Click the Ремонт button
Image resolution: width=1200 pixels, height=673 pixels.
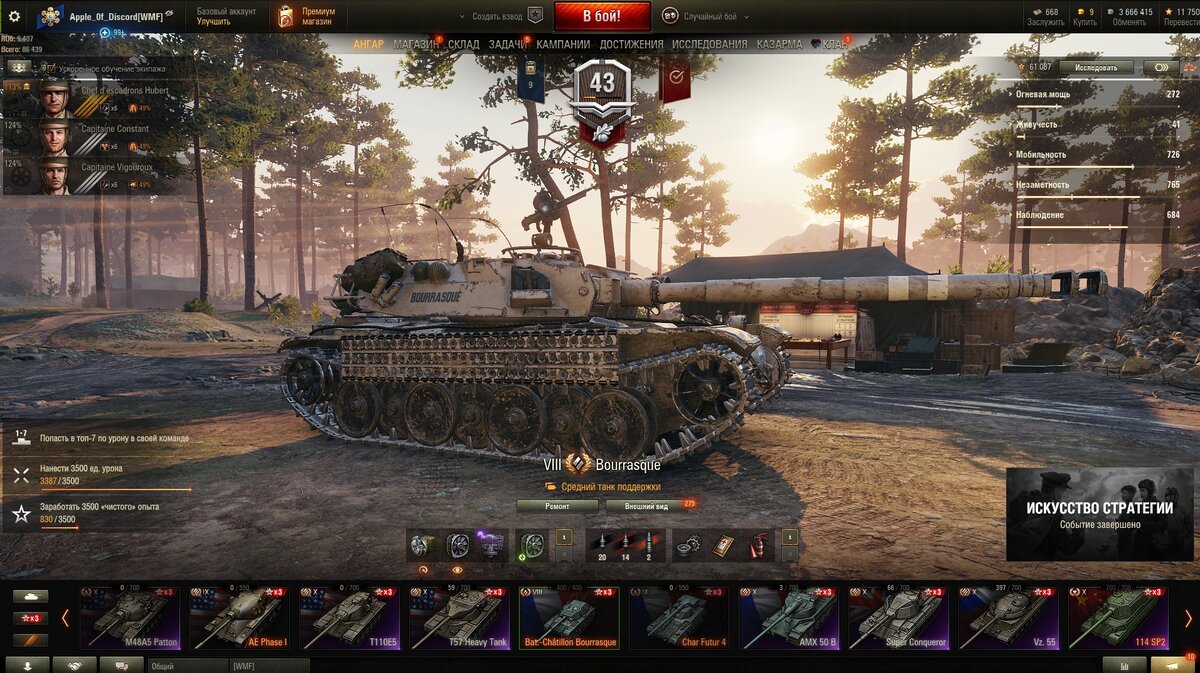pos(557,506)
